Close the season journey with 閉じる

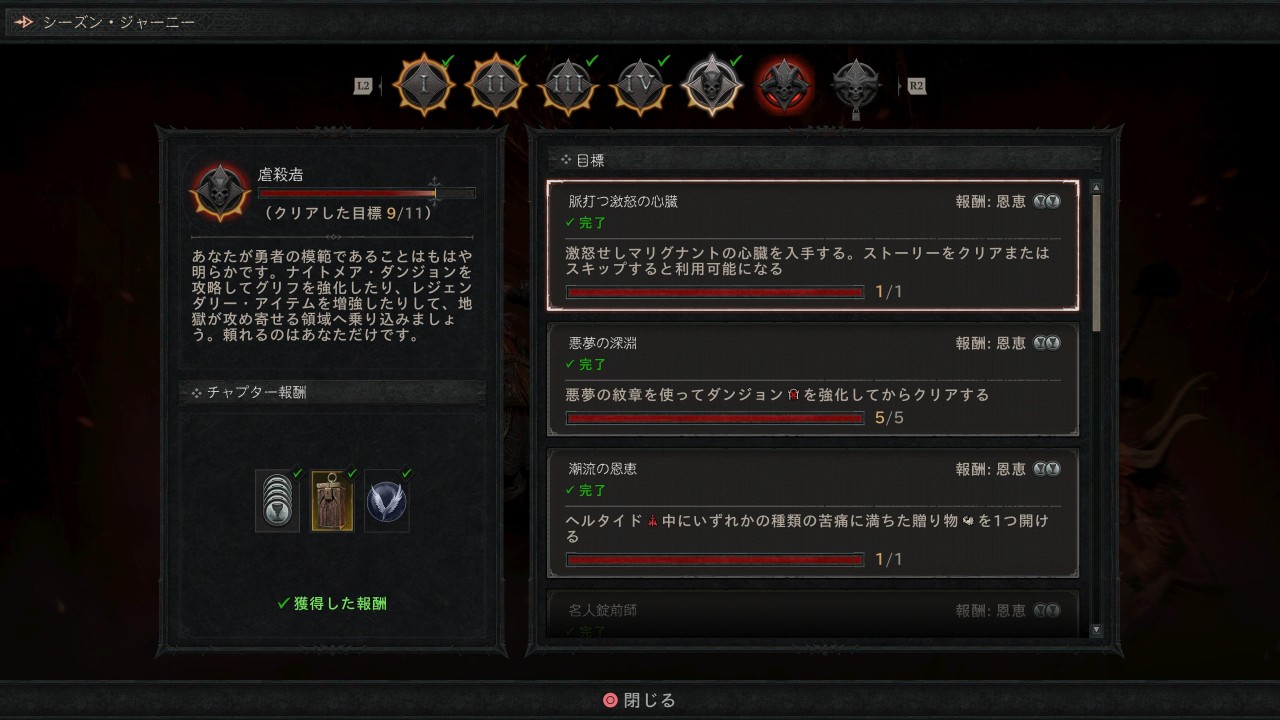640,700
